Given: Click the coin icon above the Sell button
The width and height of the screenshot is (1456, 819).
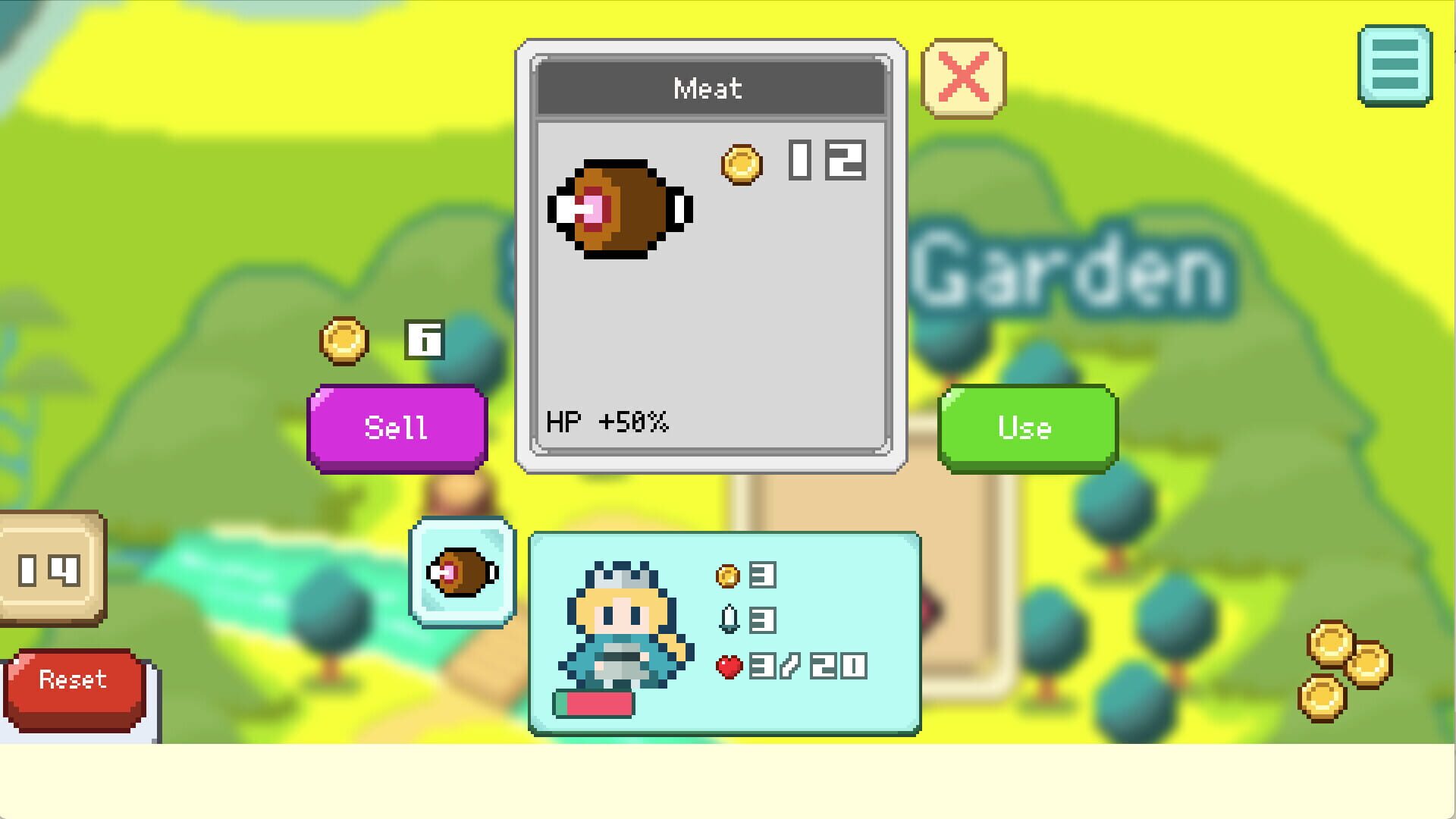Looking at the screenshot, I should tap(343, 341).
